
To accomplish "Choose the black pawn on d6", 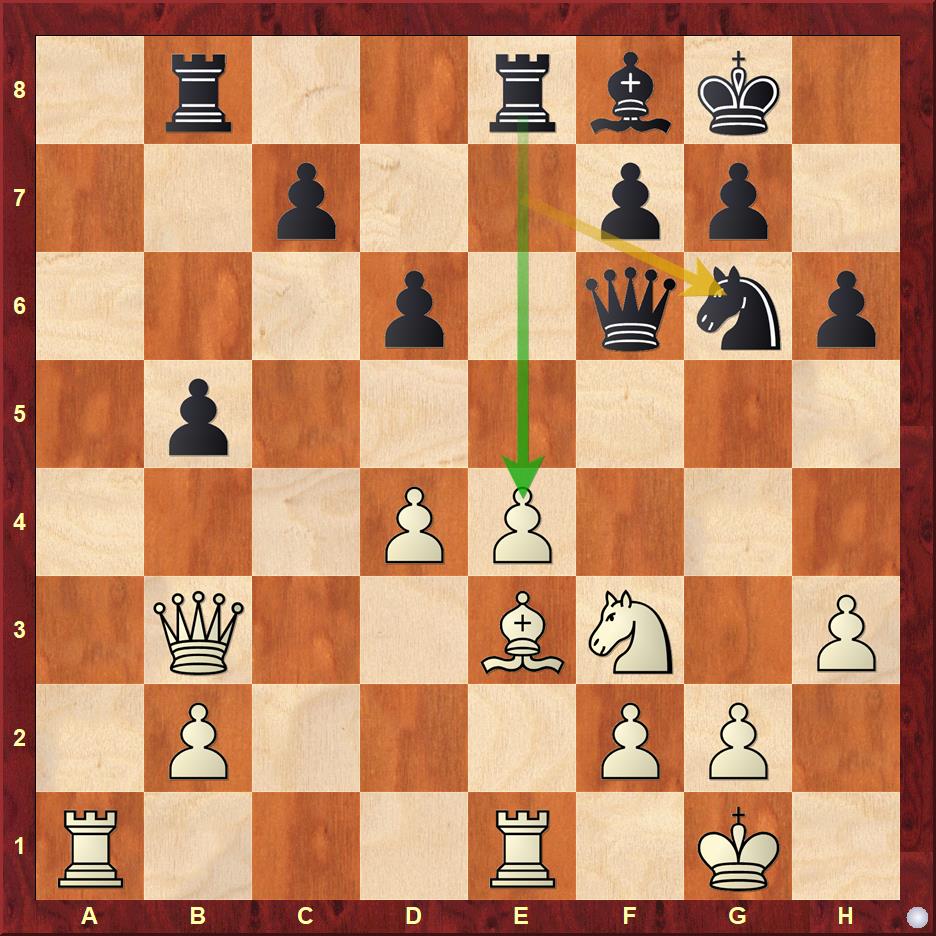I will click(x=414, y=306).
